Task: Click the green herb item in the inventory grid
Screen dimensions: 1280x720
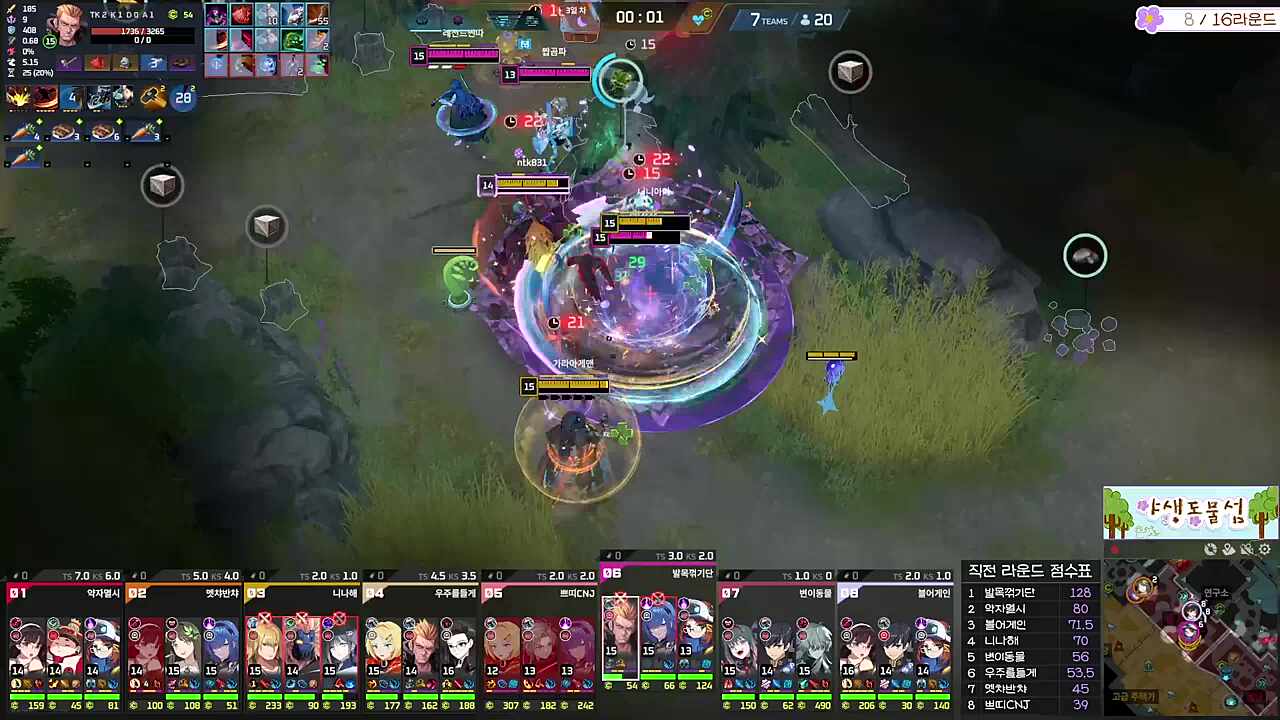Action: click(293, 41)
